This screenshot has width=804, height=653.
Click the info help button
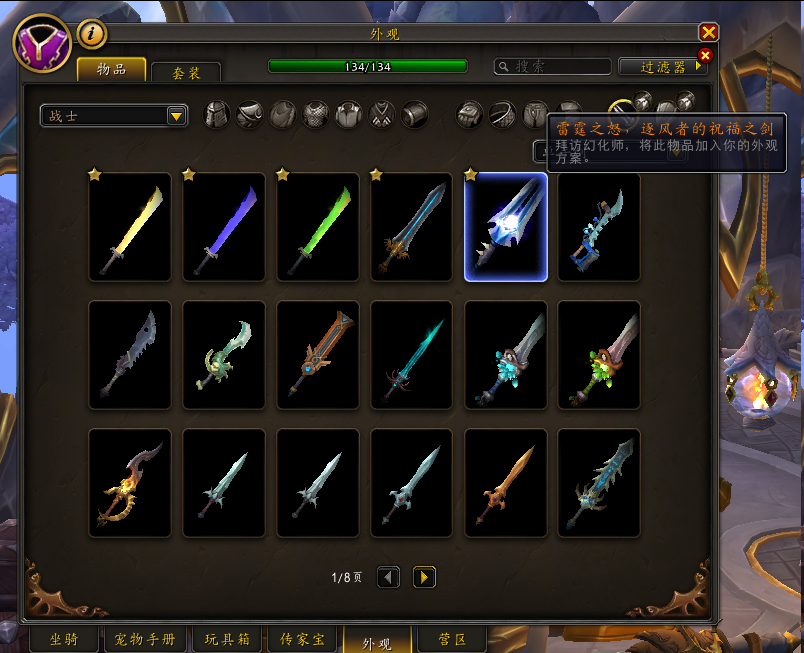click(x=92, y=34)
